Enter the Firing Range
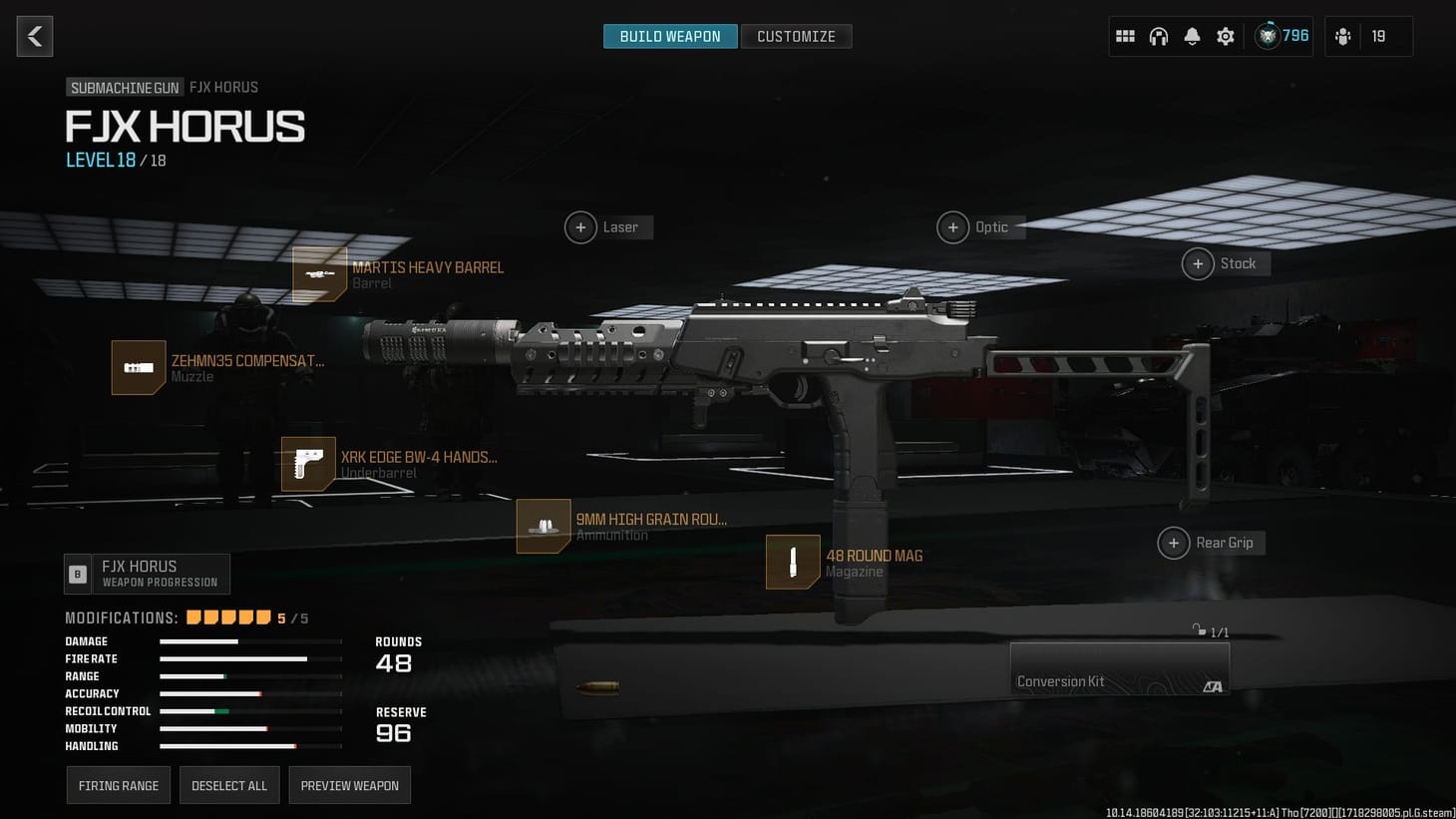This screenshot has width=1456, height=819. coord(118,784)
